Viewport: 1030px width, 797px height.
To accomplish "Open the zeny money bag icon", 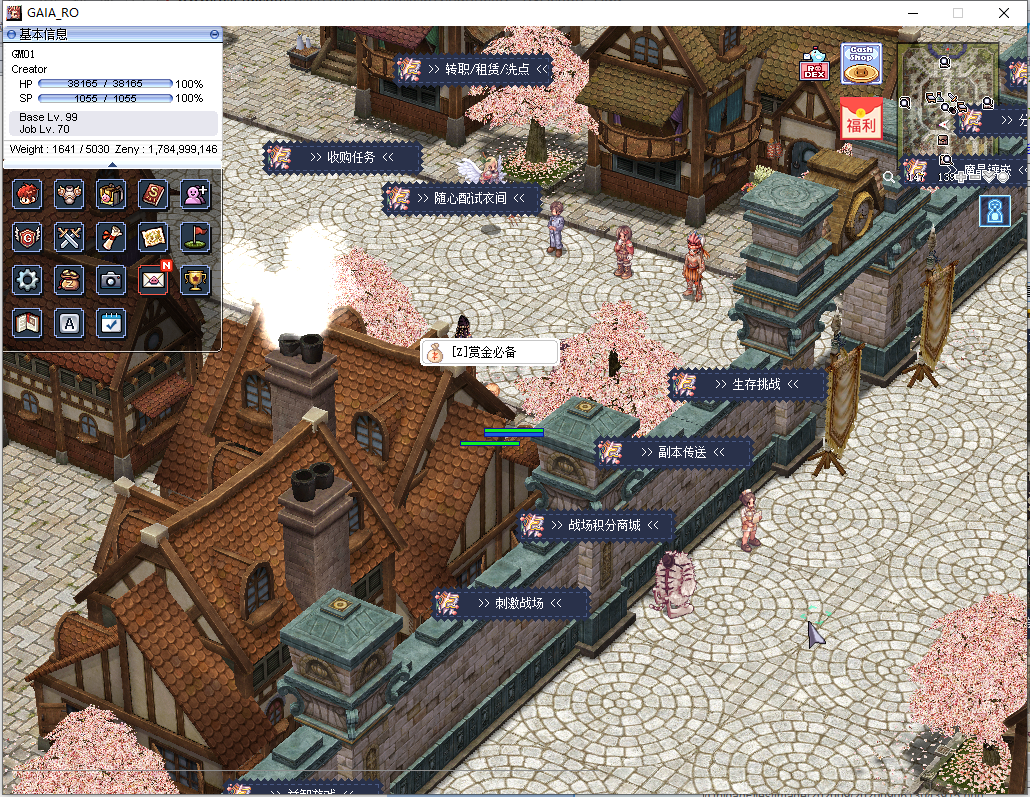I will coord(69,280).
